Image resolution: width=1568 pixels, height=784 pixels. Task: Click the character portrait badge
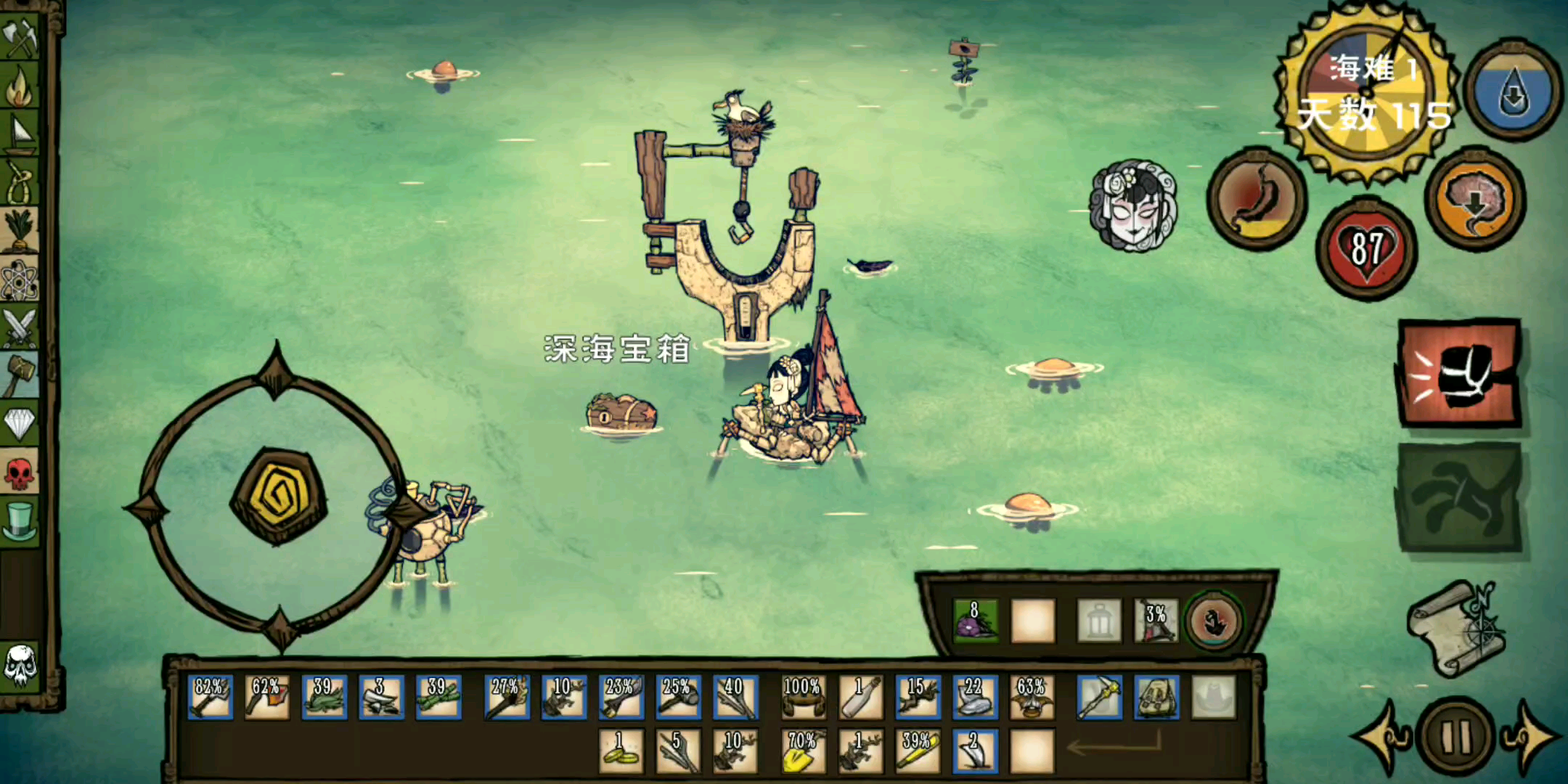click(1132, 206)
